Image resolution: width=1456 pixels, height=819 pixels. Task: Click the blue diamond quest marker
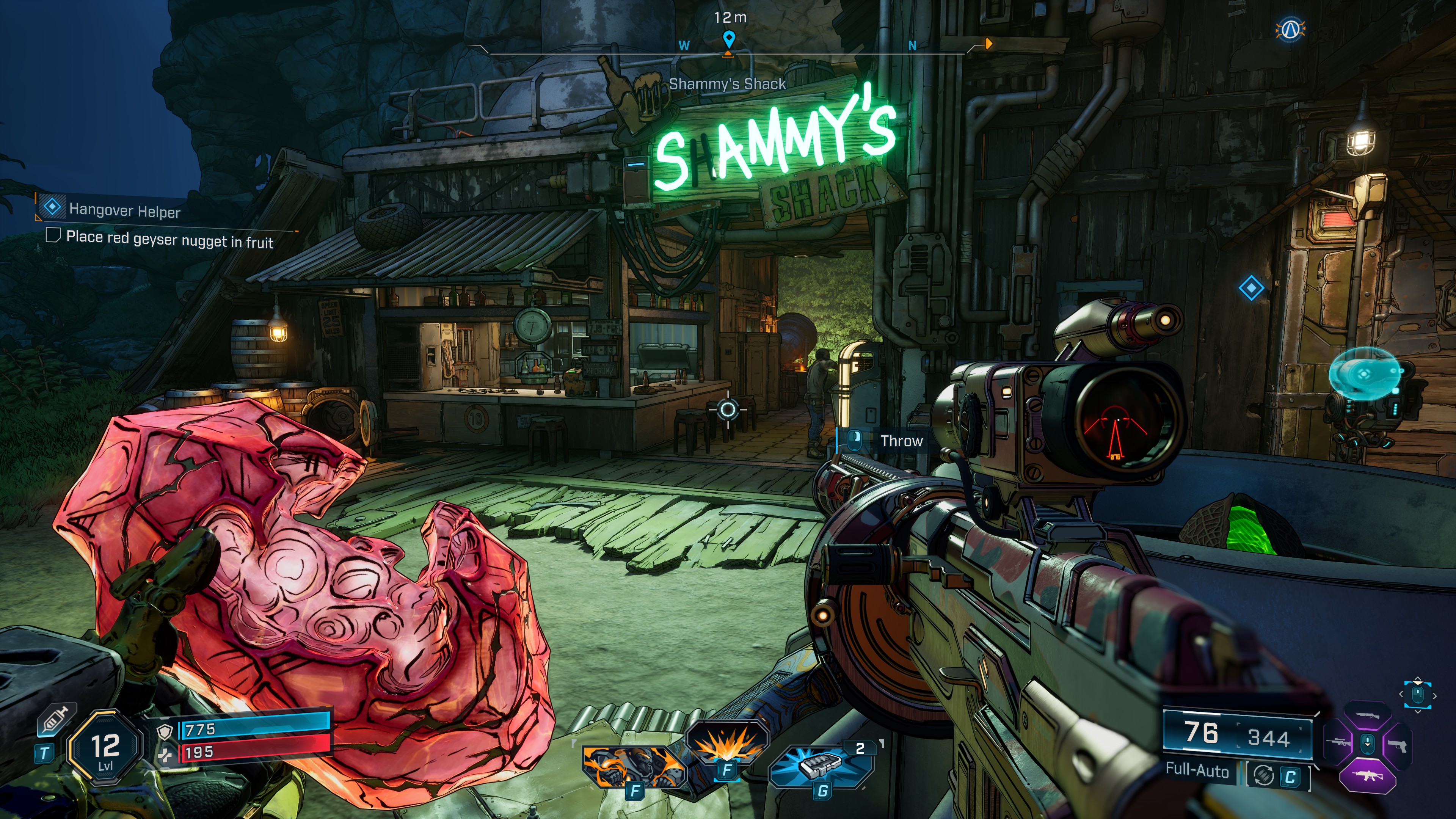coord(1251,288)
